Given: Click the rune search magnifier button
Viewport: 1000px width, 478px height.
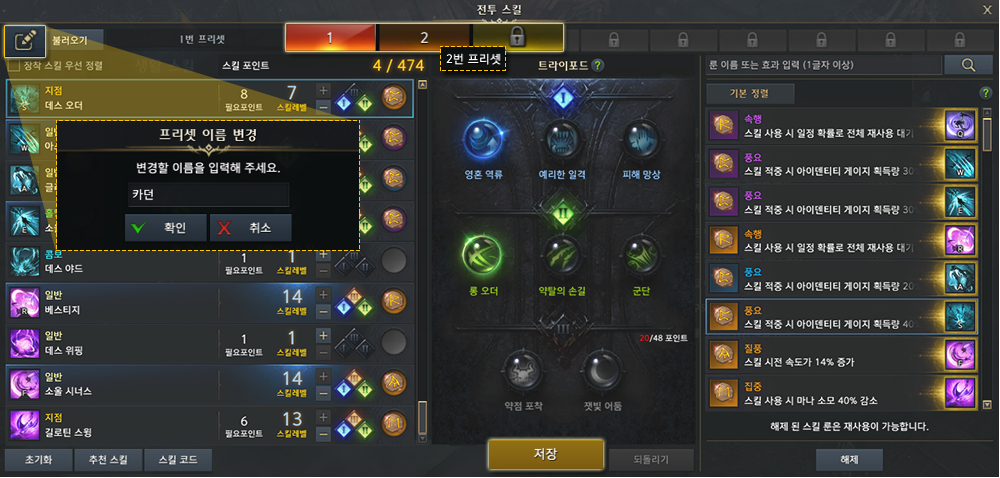Looking at the screenshot, I should click(x=968, y=65).
